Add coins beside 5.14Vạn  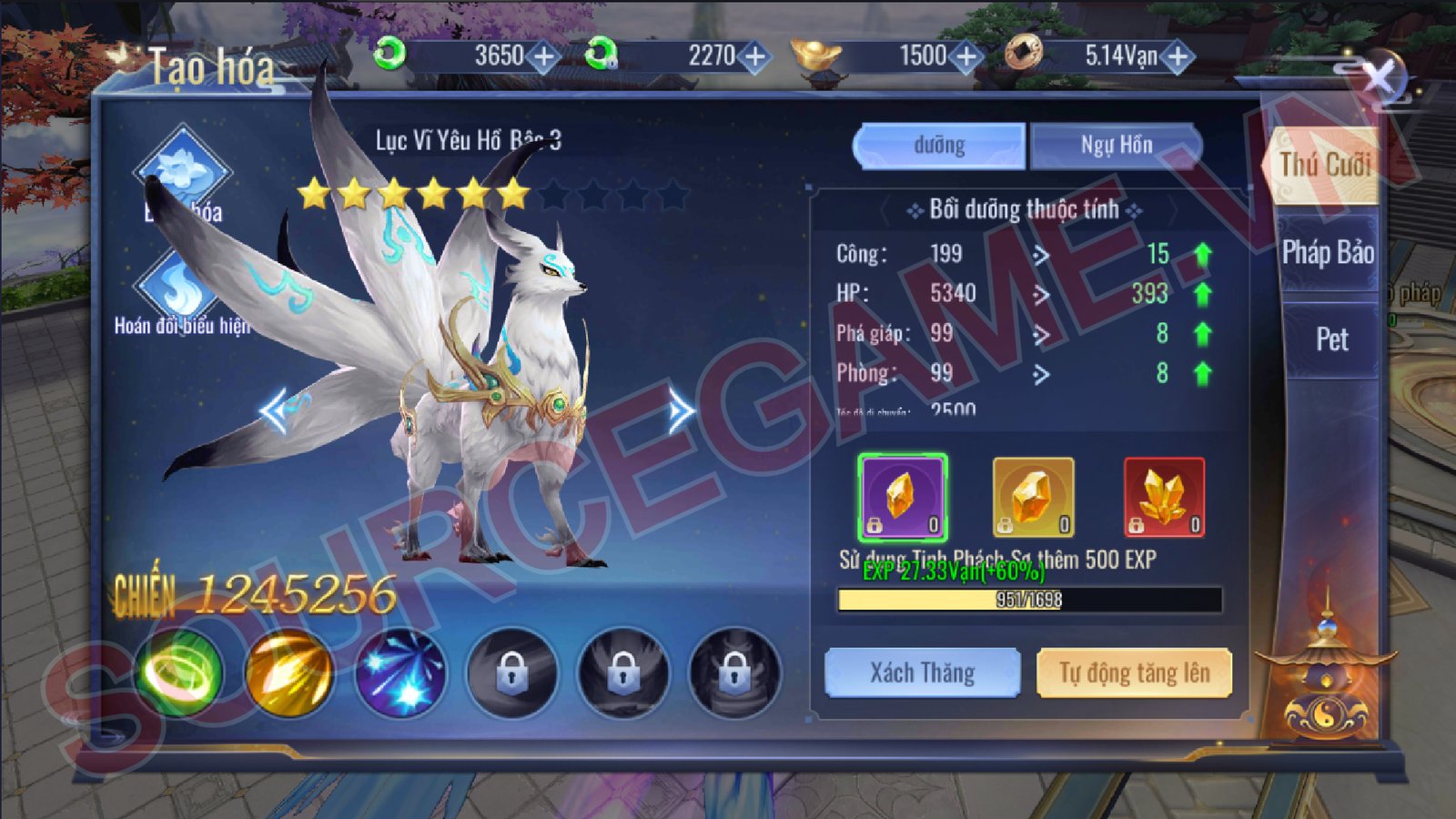tap(1178, 57)
